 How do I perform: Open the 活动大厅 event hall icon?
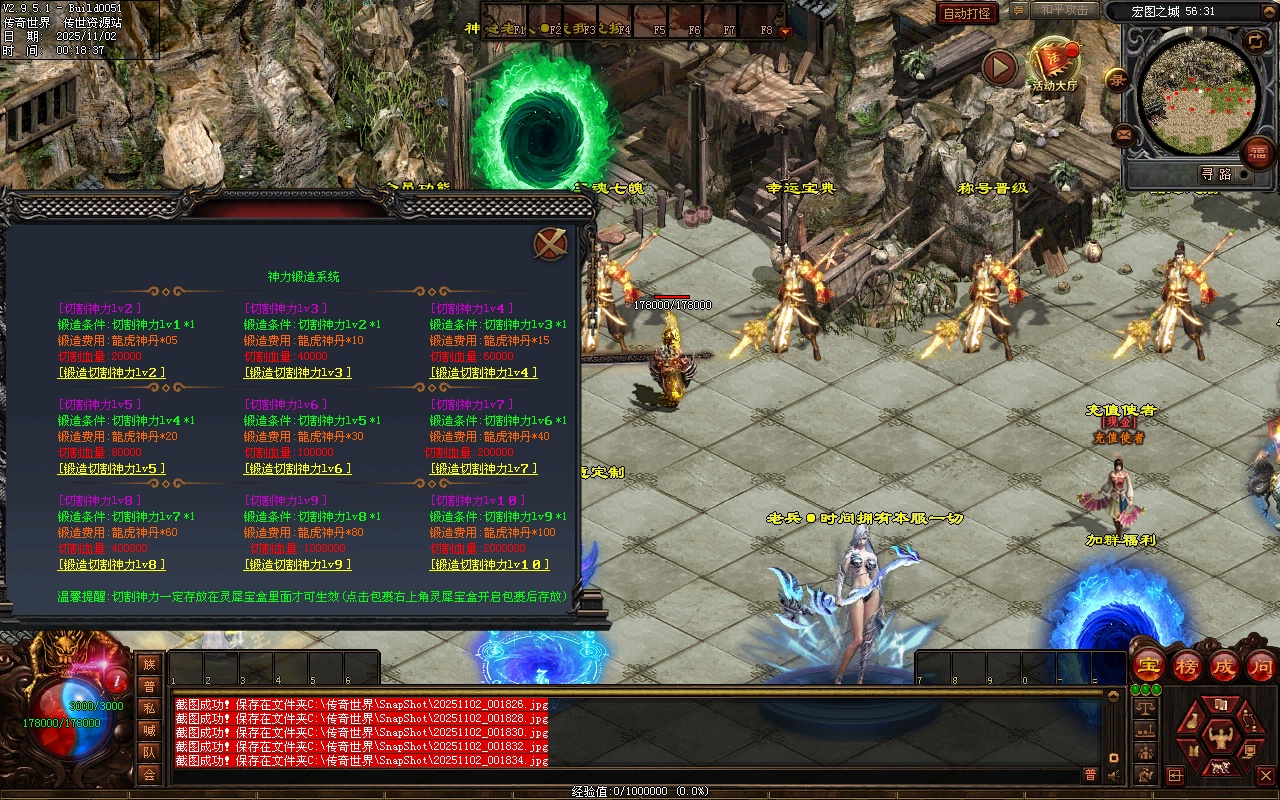[x=1054, y=64]
